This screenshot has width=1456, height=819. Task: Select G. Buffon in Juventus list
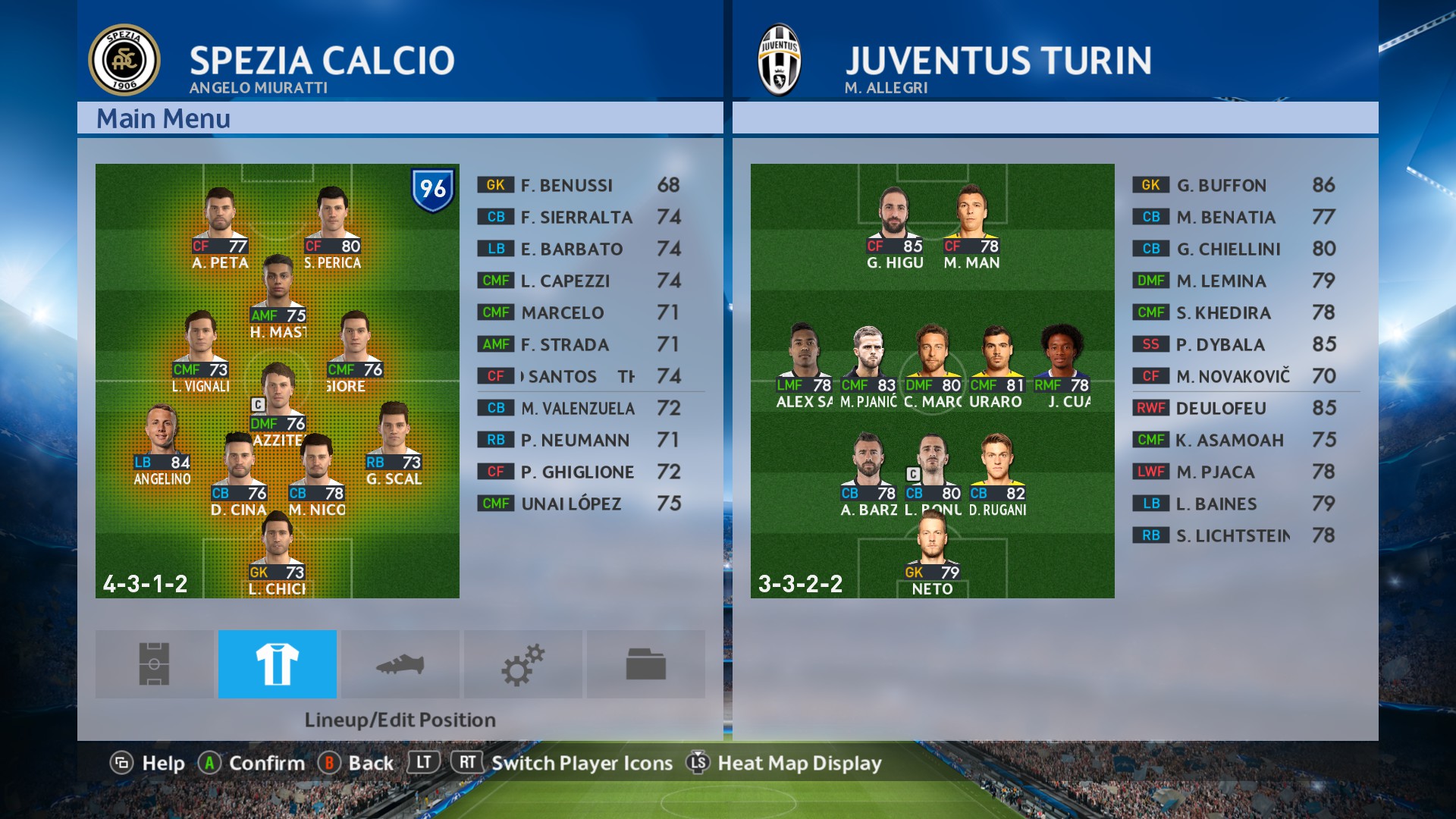(x=1245, y=185)
